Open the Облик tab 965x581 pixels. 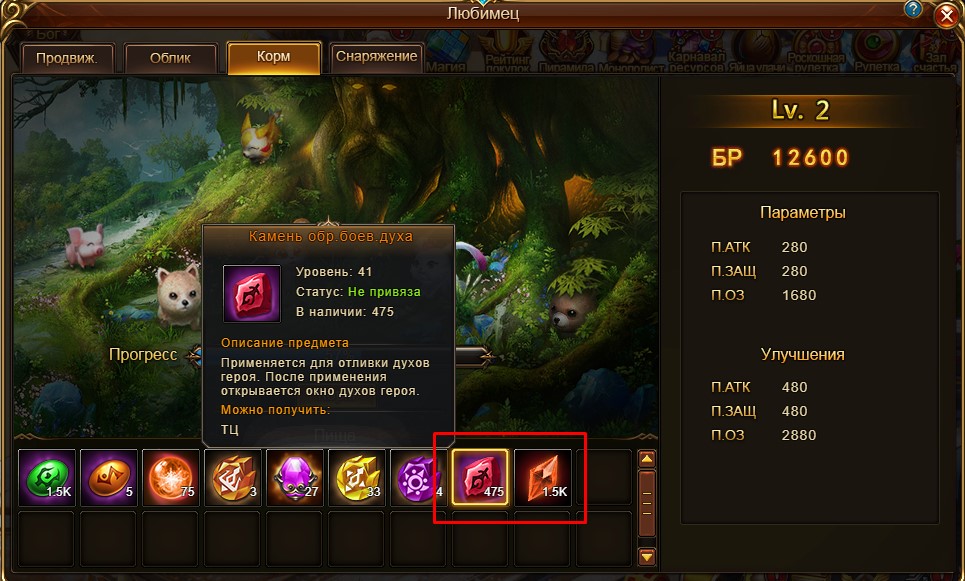coord(170,58)
